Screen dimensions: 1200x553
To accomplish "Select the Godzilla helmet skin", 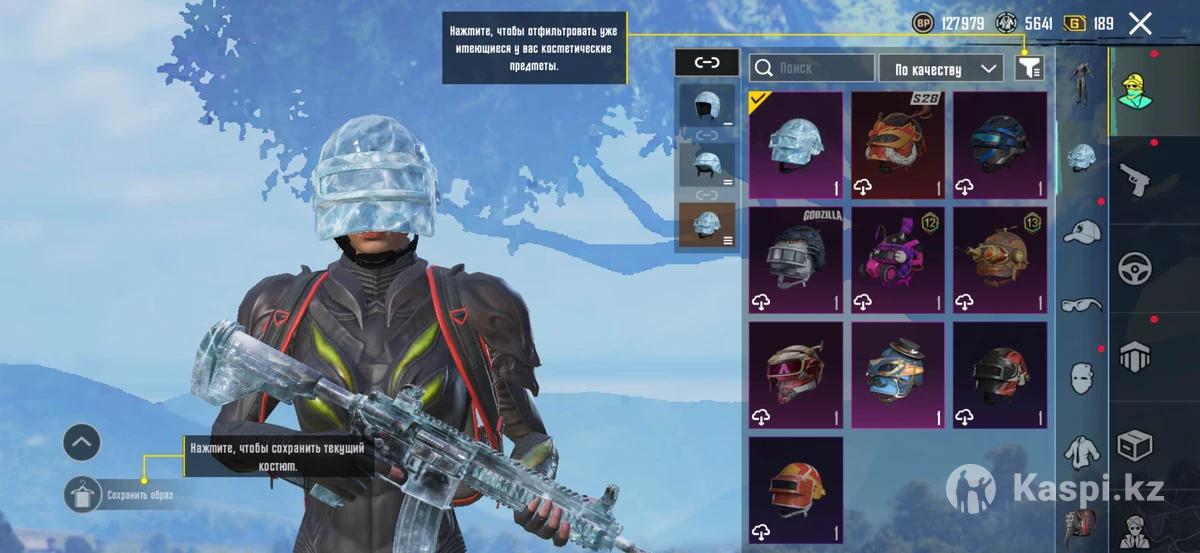I will 796,260.
